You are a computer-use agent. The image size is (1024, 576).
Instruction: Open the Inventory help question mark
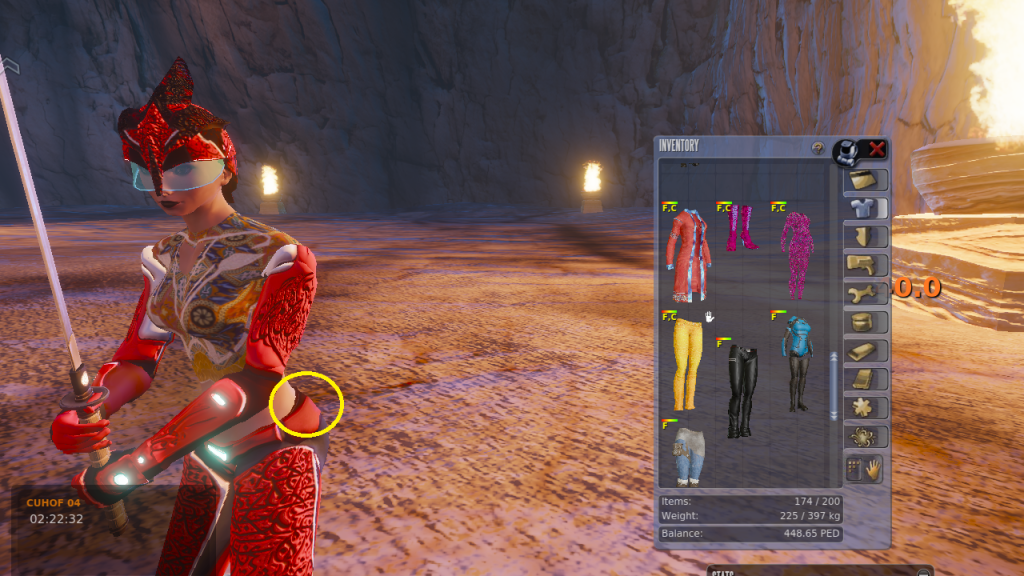pos(817,148)
